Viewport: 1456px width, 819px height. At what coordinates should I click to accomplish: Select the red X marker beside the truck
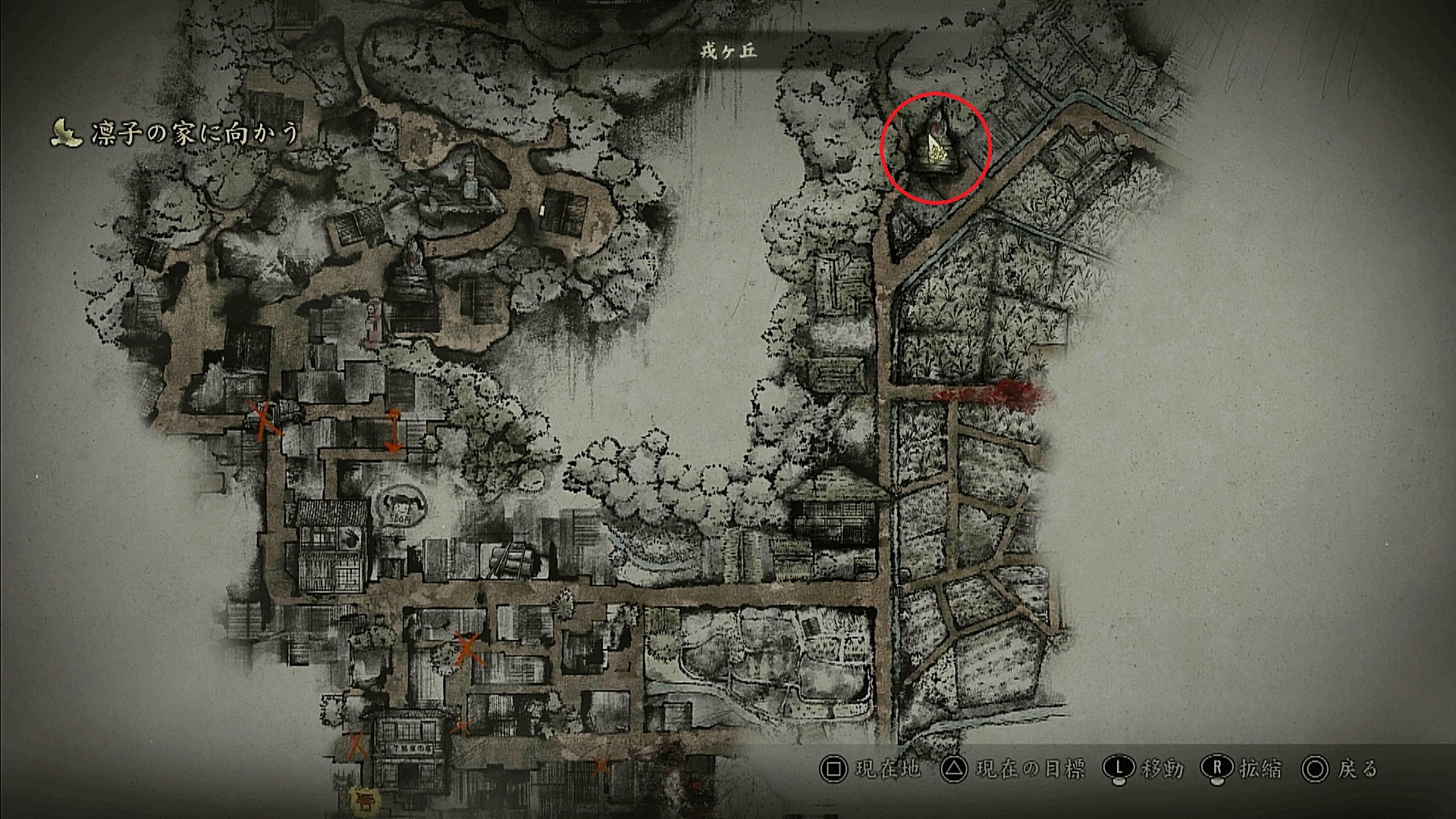pyautogui.click(x=265, y=419)
